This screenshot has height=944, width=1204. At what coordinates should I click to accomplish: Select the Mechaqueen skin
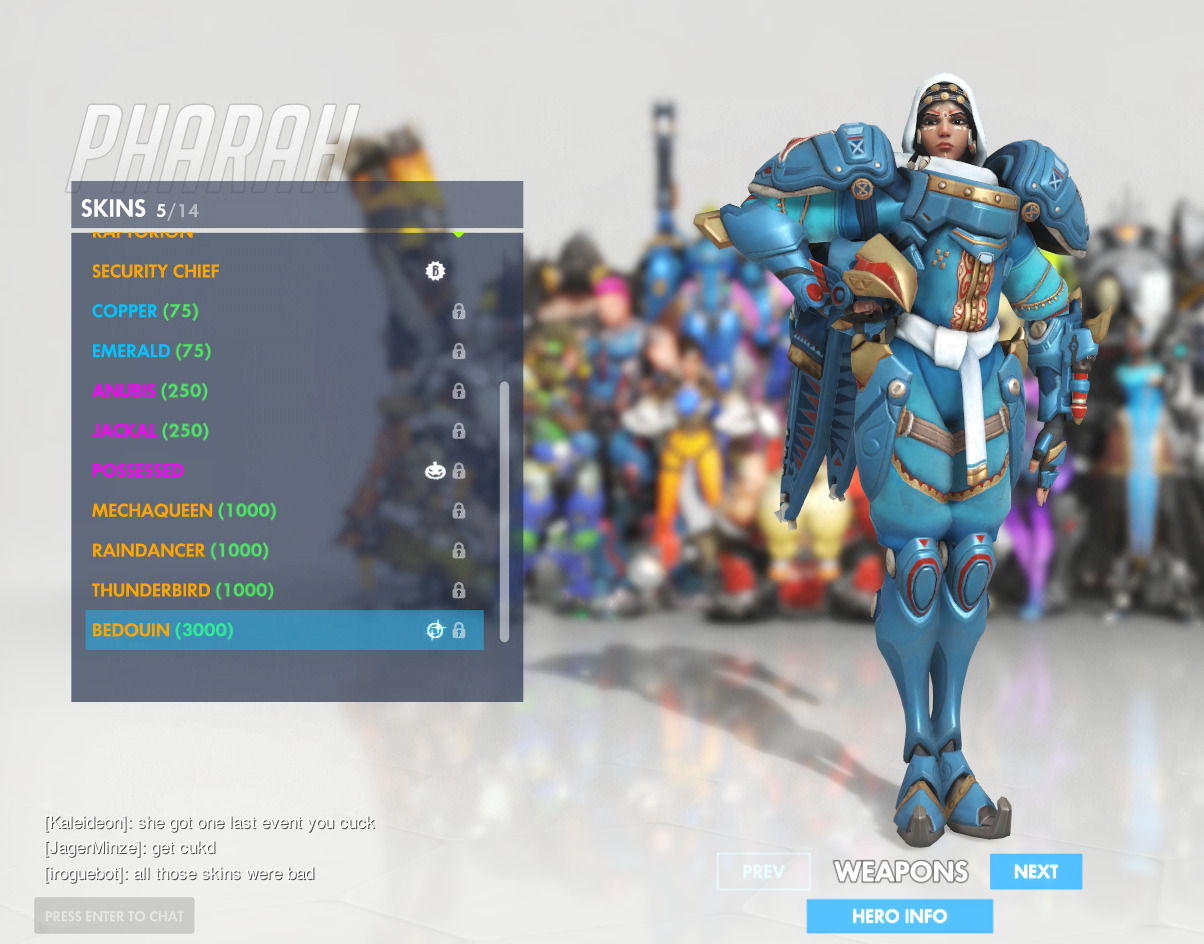click(x=184, y=511)
